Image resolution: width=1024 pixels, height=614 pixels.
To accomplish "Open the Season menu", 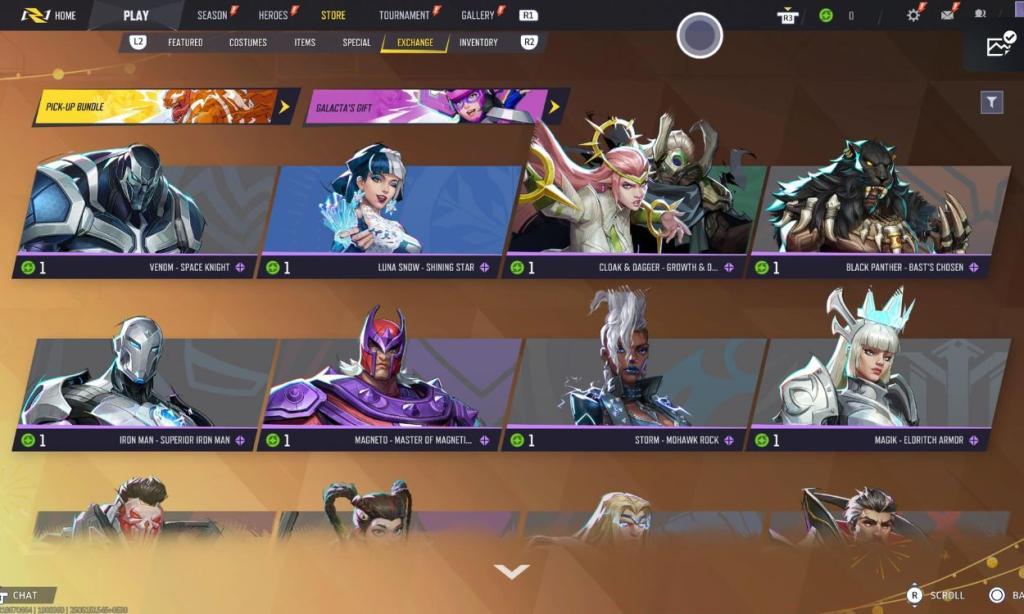I will pyautogui.click(x=213, y=15).
